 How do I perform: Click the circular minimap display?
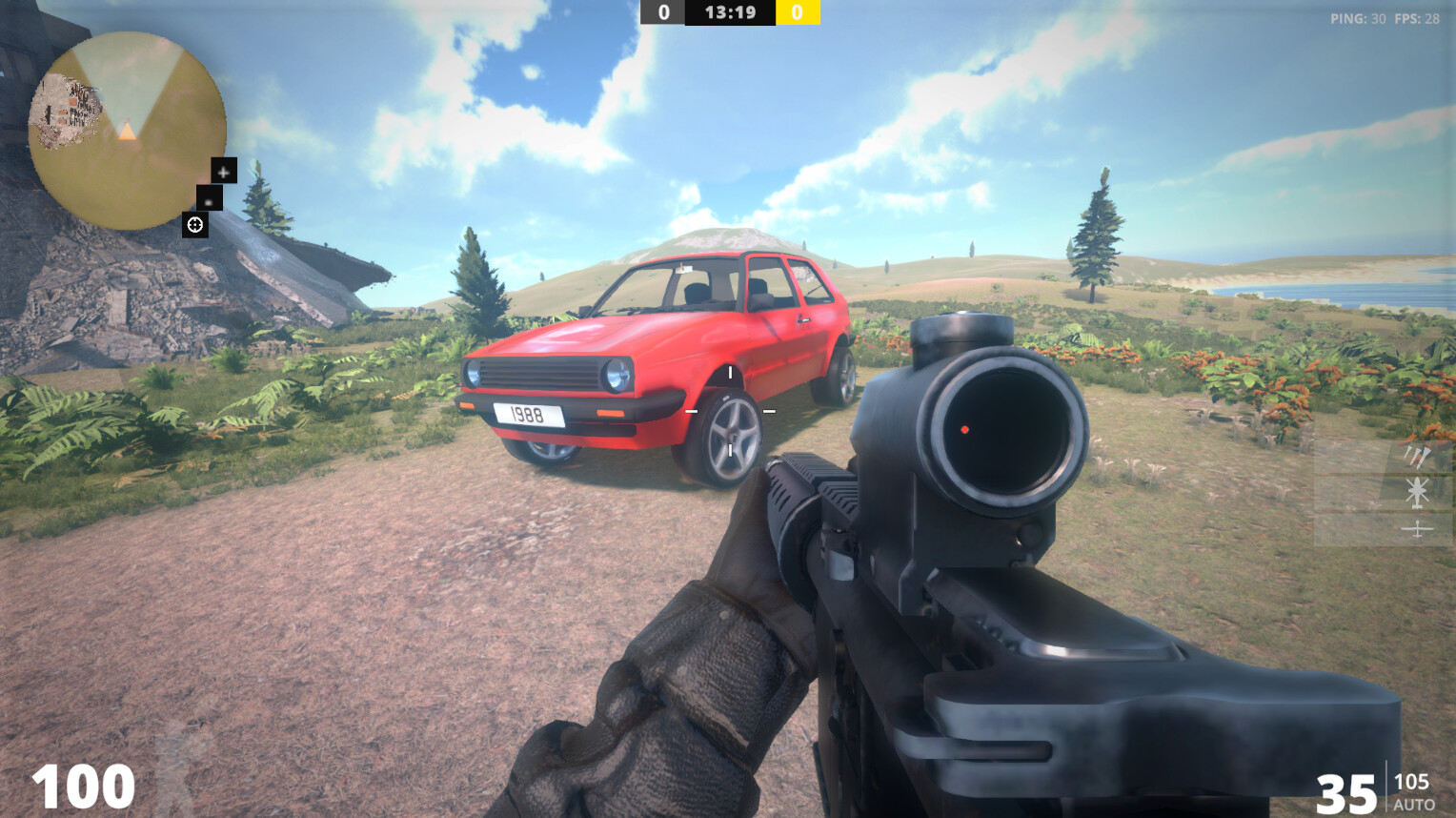click(128, 130)
